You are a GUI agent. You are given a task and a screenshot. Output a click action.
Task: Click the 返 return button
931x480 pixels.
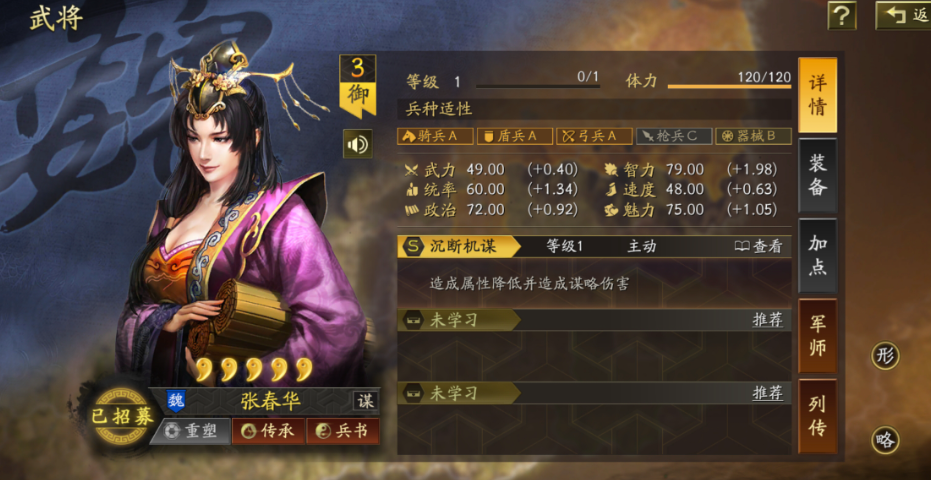click(903, 15)
